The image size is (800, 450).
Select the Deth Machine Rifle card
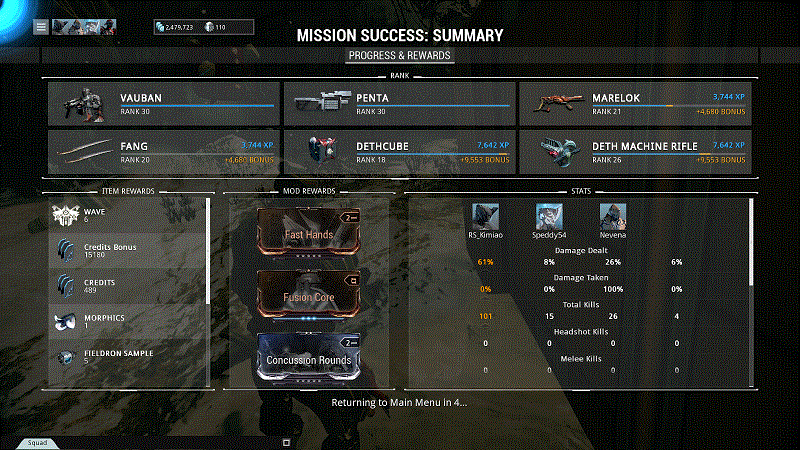click(x=634, y=151)
